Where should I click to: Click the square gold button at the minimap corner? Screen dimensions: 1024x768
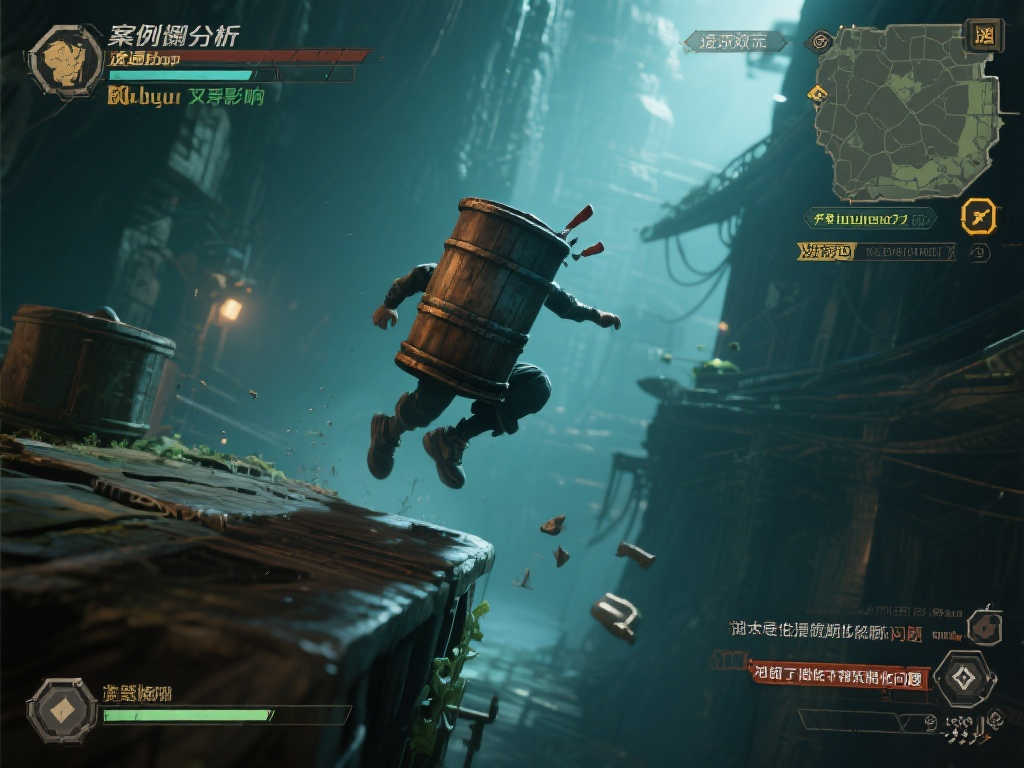(984, 36)
